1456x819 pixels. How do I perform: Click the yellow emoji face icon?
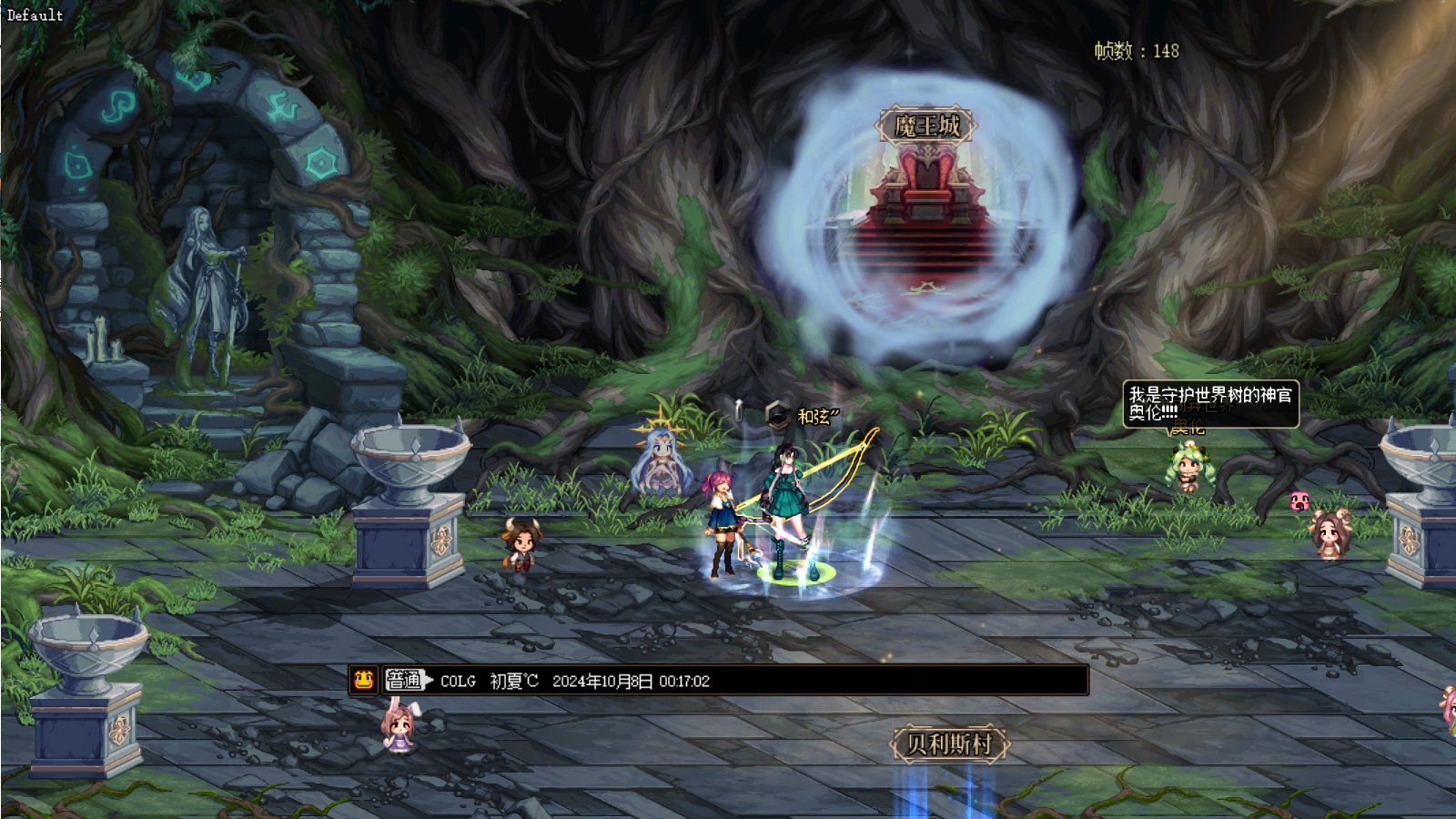coord(364,680)
